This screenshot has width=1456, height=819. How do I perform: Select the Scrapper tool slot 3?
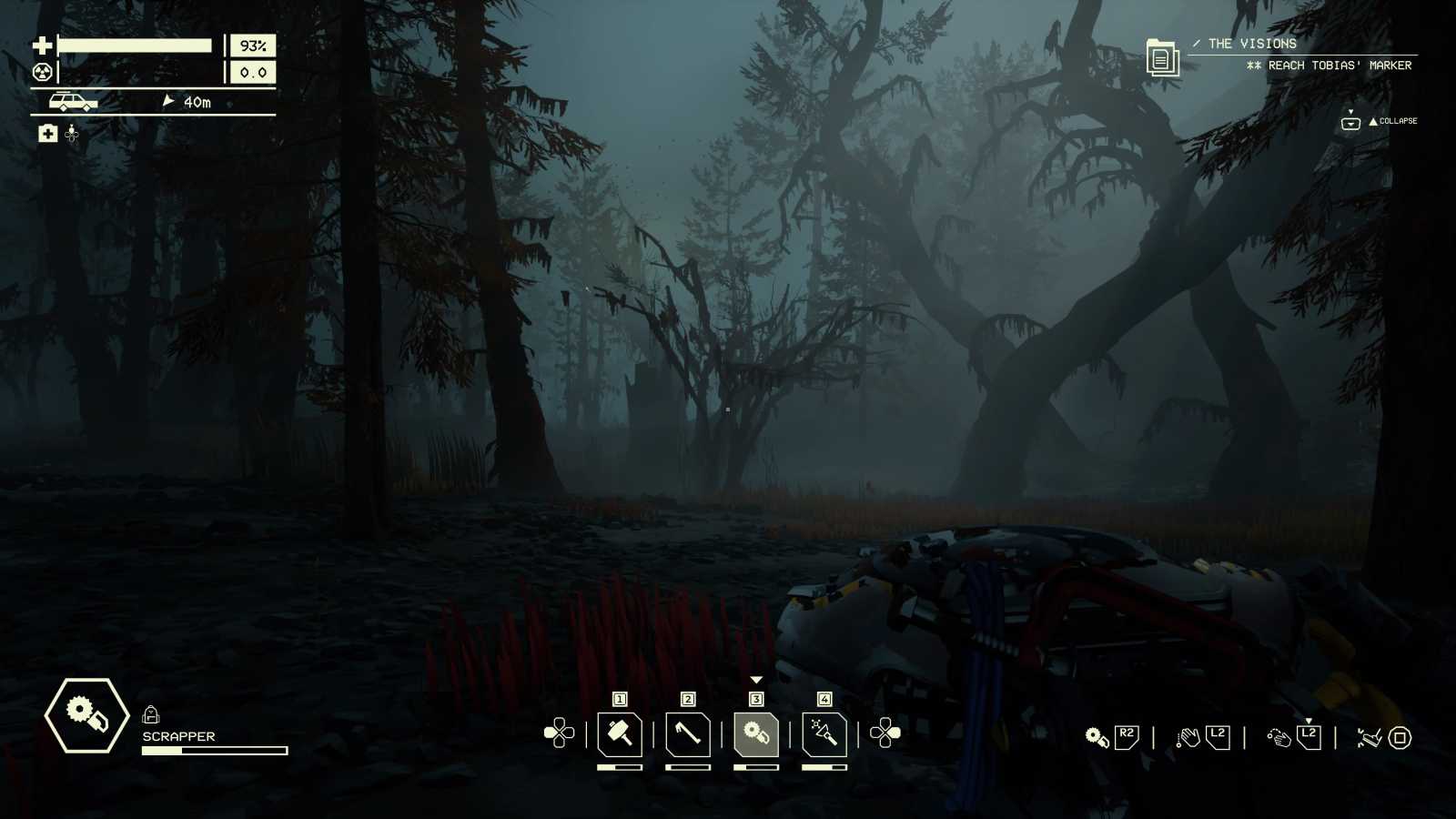tap(755, 737)
